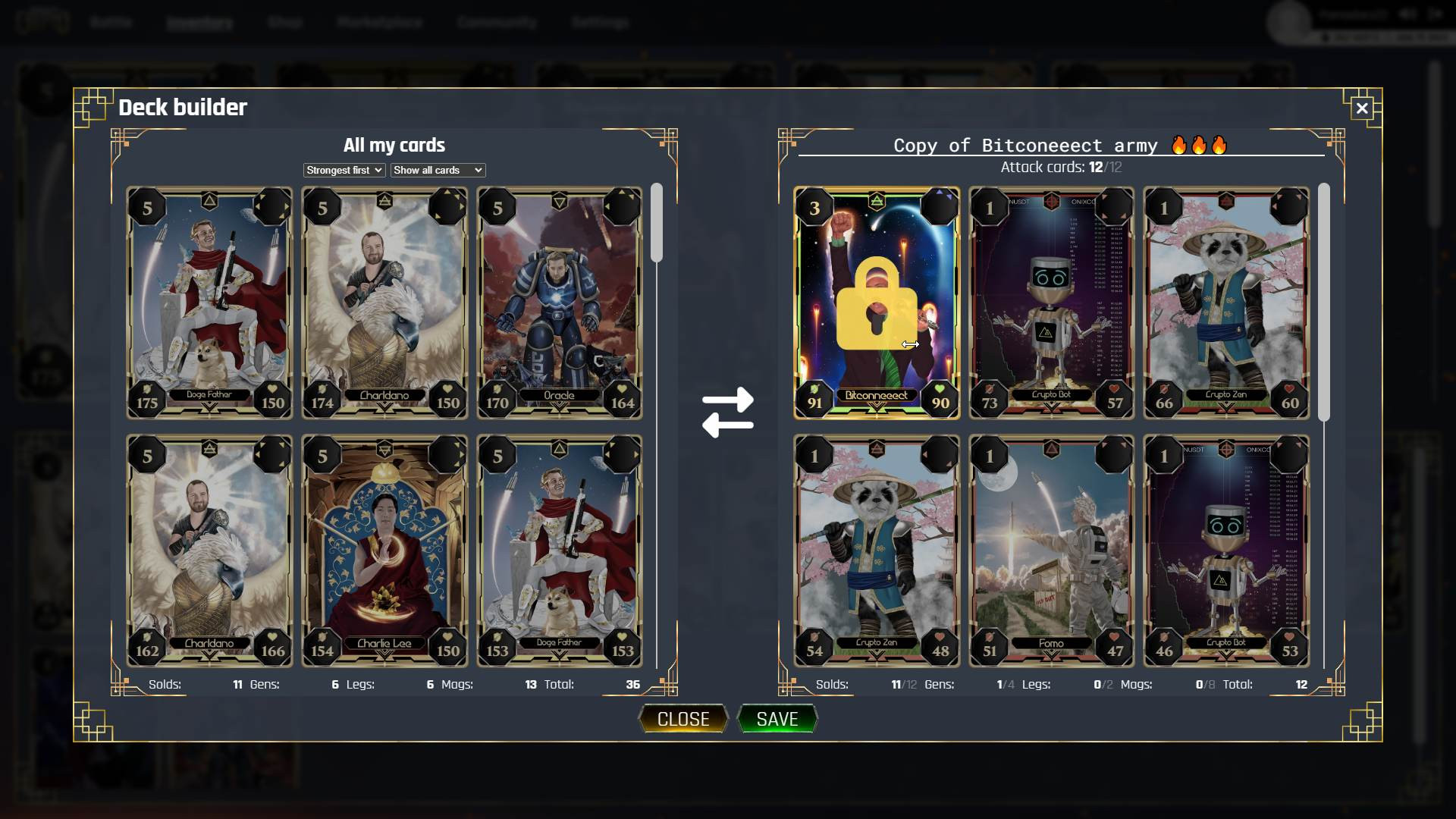Pick the Crypto Zen card with 66 attack
This screenshot has width=1456, height=819.
pos(1226,303)
